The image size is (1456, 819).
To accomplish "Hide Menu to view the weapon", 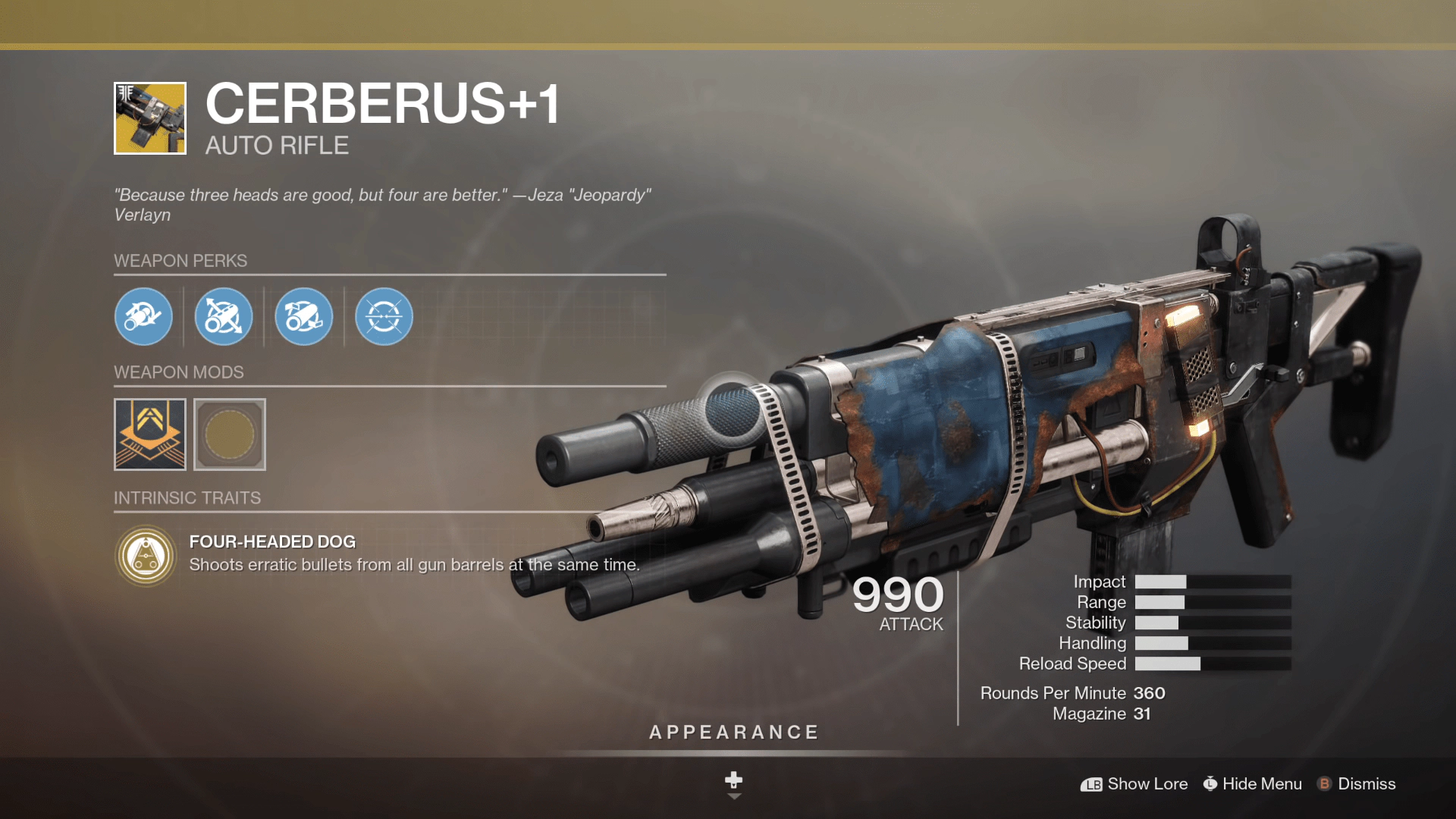I will pos(1253,784).
